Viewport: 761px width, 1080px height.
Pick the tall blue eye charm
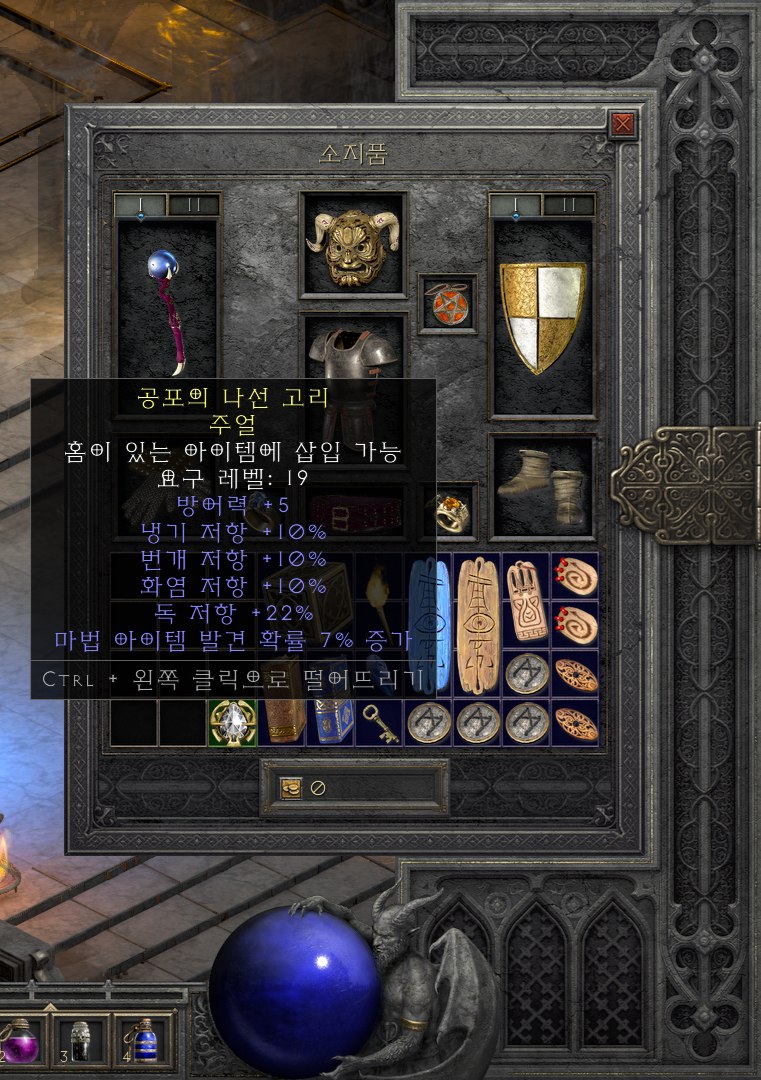coord(428,625)
